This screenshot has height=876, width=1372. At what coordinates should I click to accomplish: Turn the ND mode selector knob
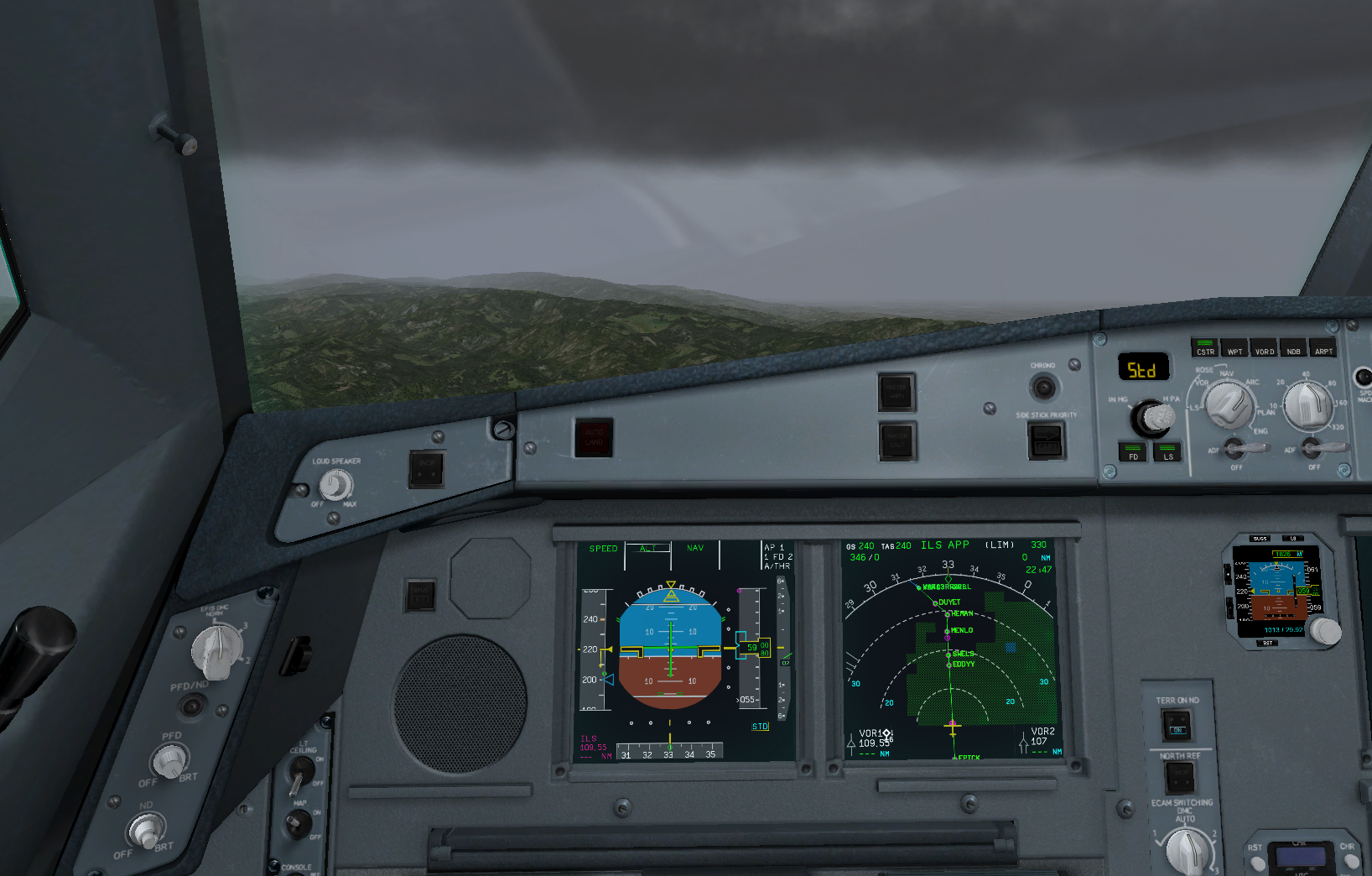coord(1229,404)
